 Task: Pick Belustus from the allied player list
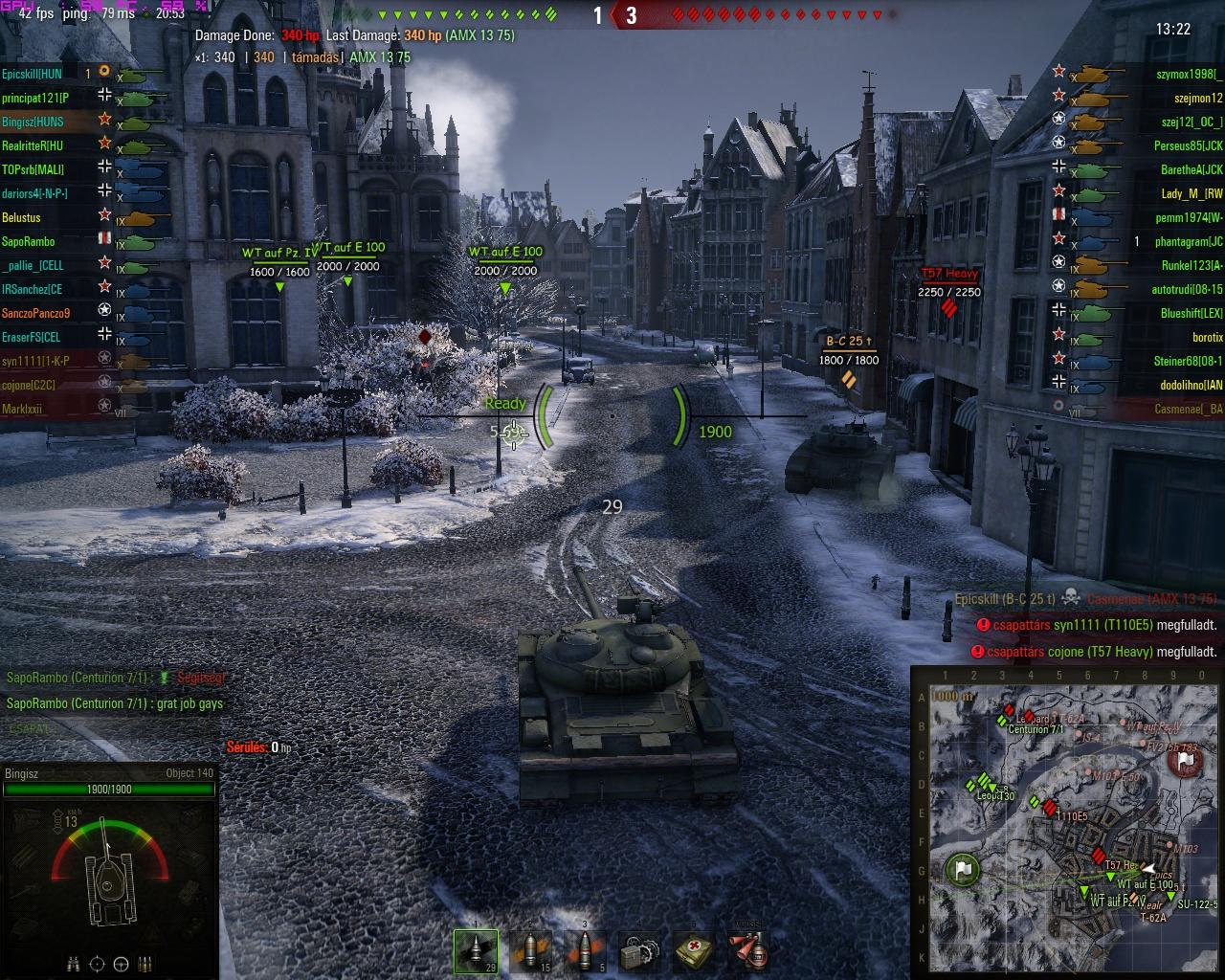click(x=21, y=218)
